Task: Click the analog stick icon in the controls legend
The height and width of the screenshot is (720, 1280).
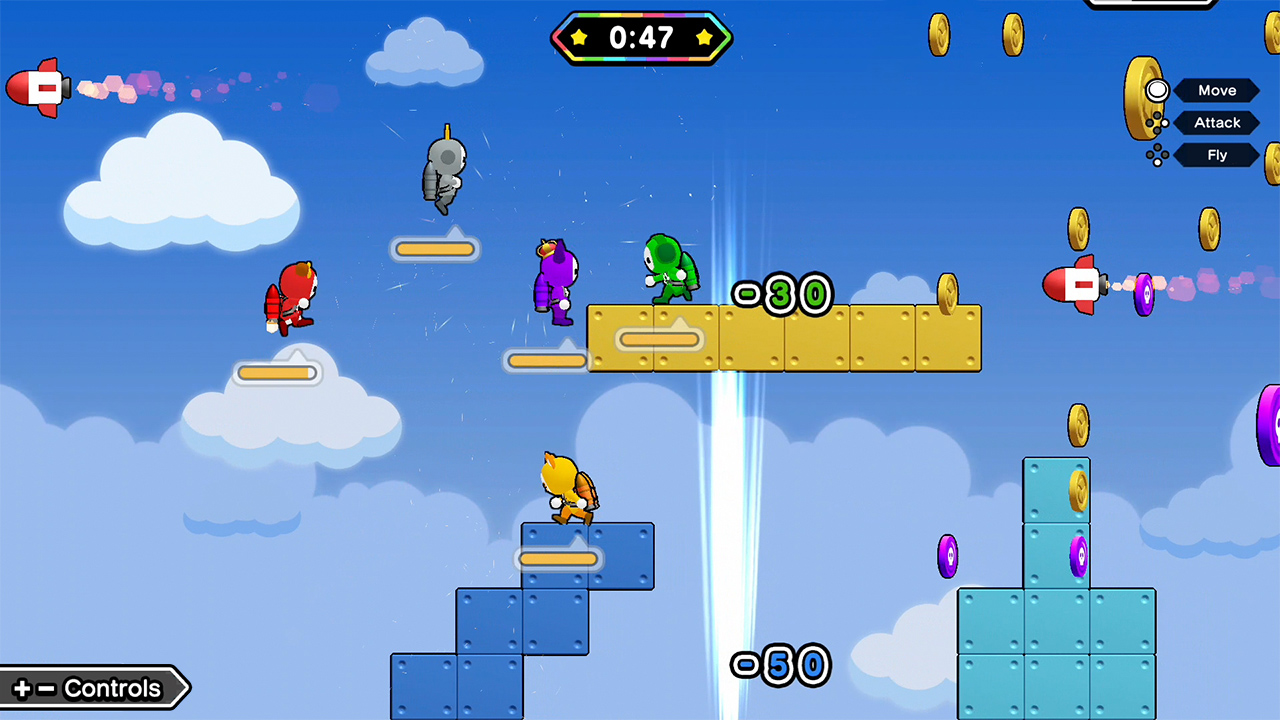Action: click(1157, 90)
